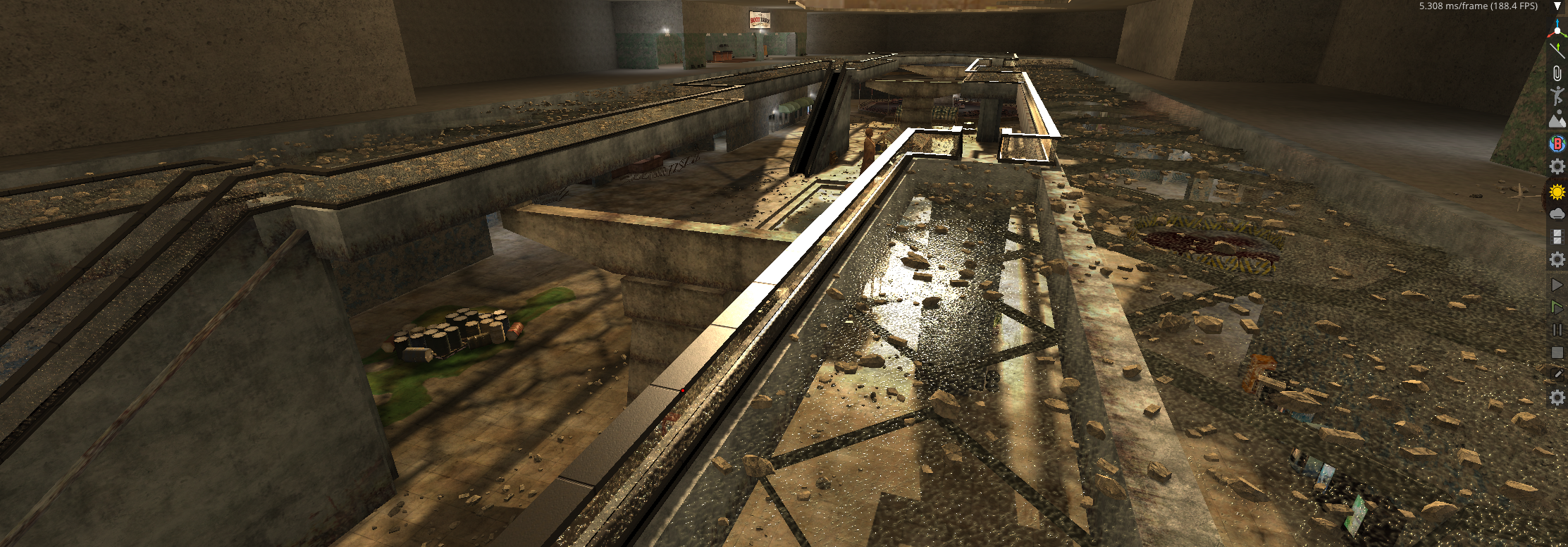Image resolution: width=1568 pixels, height=547 pixels.
Task: Stop playback with the square button
Action: (x=1557, y=352)
